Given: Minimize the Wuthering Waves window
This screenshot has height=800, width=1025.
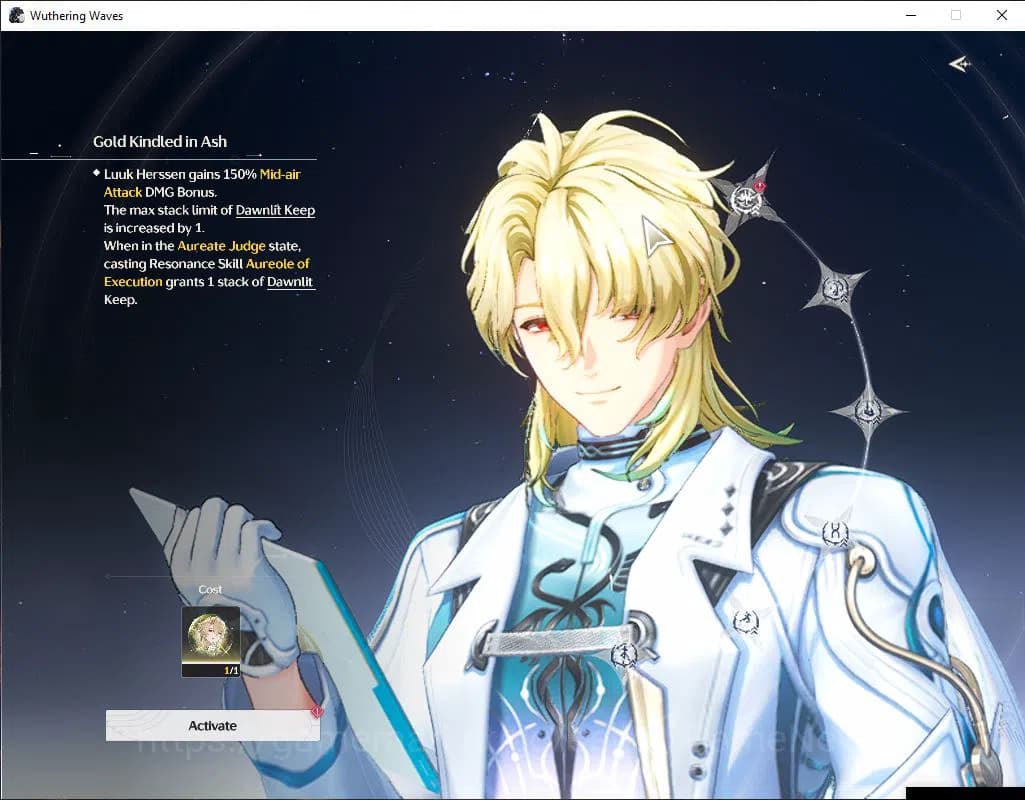Looking at the screenshot, I should coord(910,15).
